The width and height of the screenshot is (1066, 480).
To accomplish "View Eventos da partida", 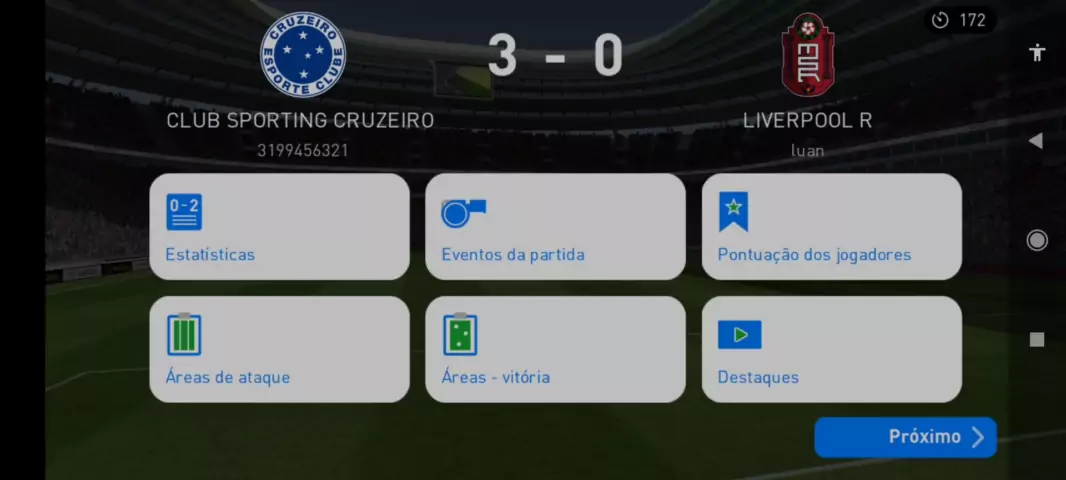I will click(555, 227).
